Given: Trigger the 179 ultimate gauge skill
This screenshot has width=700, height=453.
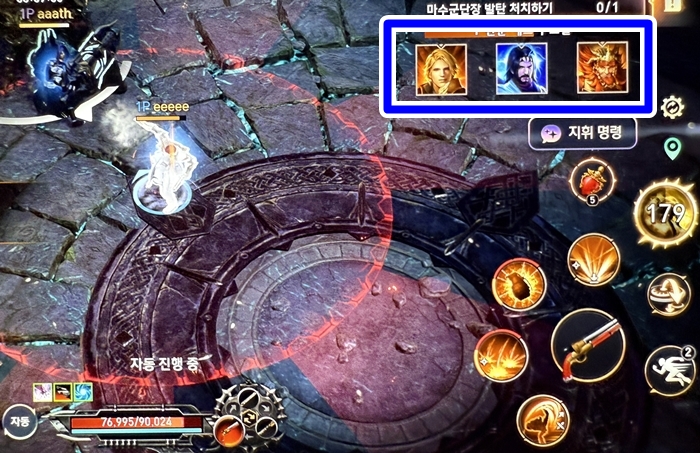Looking at the screenshot, I should [x=665, y=213].
